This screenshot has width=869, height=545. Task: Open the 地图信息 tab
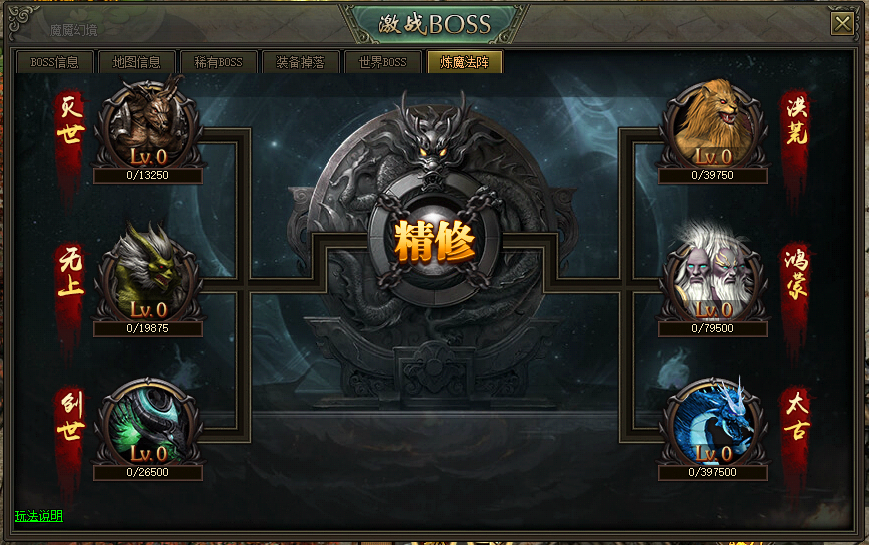(137, 62)
